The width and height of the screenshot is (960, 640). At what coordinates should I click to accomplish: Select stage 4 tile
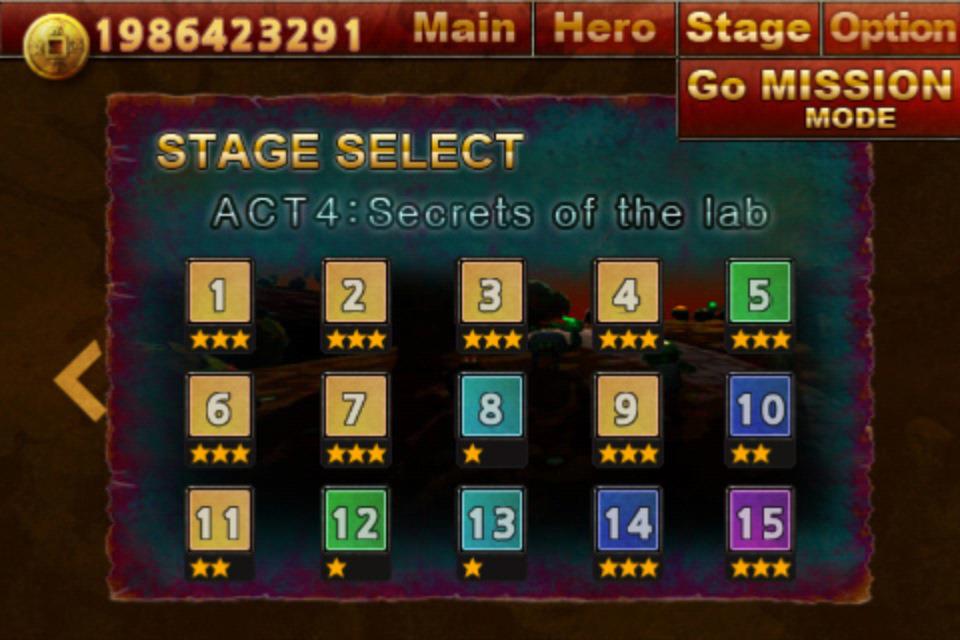627,293
